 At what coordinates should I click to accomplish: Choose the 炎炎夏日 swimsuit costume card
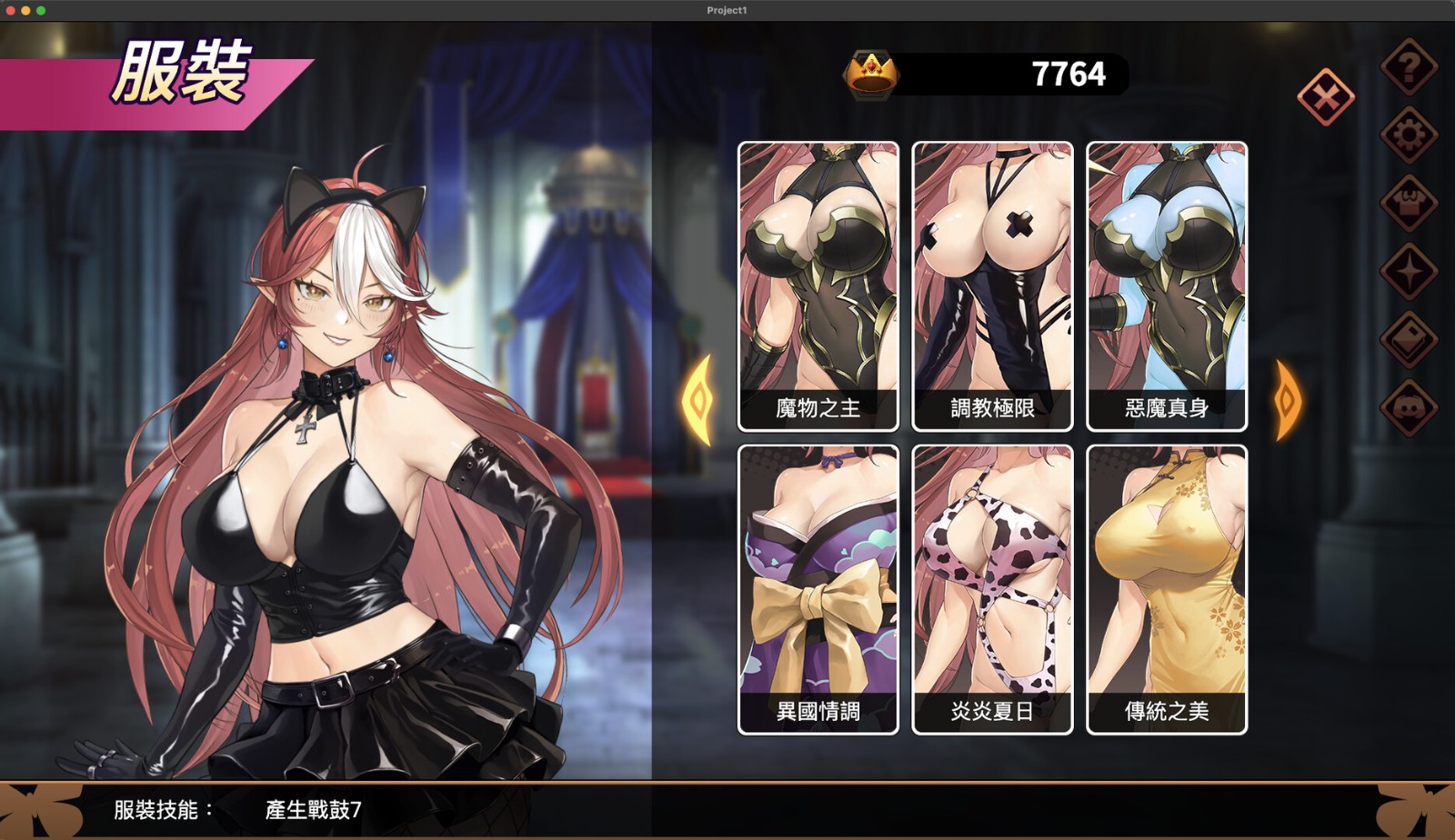point(992,589)
